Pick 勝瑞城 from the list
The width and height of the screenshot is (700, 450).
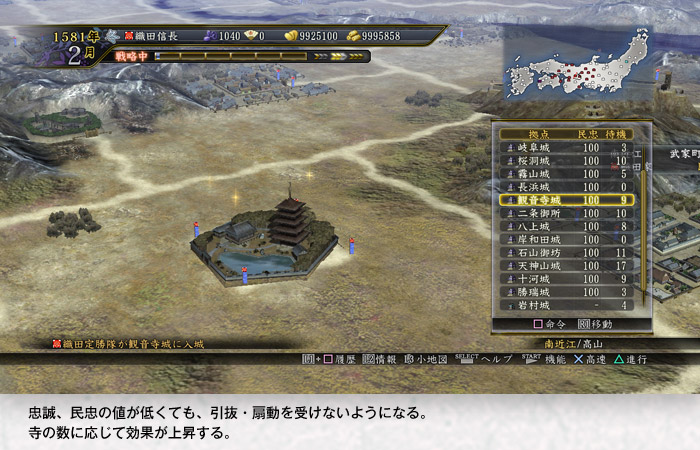(x=535, y=291)
